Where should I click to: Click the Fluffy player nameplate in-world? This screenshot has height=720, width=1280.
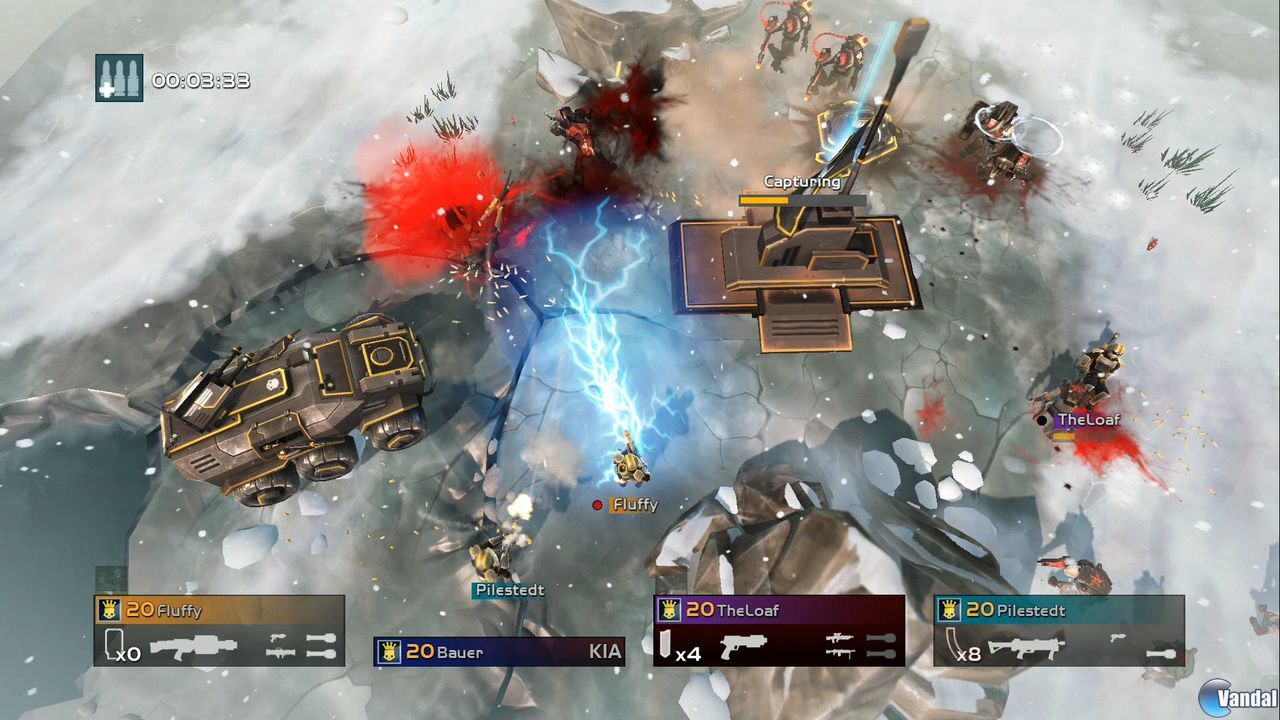(x=633, y=505)
